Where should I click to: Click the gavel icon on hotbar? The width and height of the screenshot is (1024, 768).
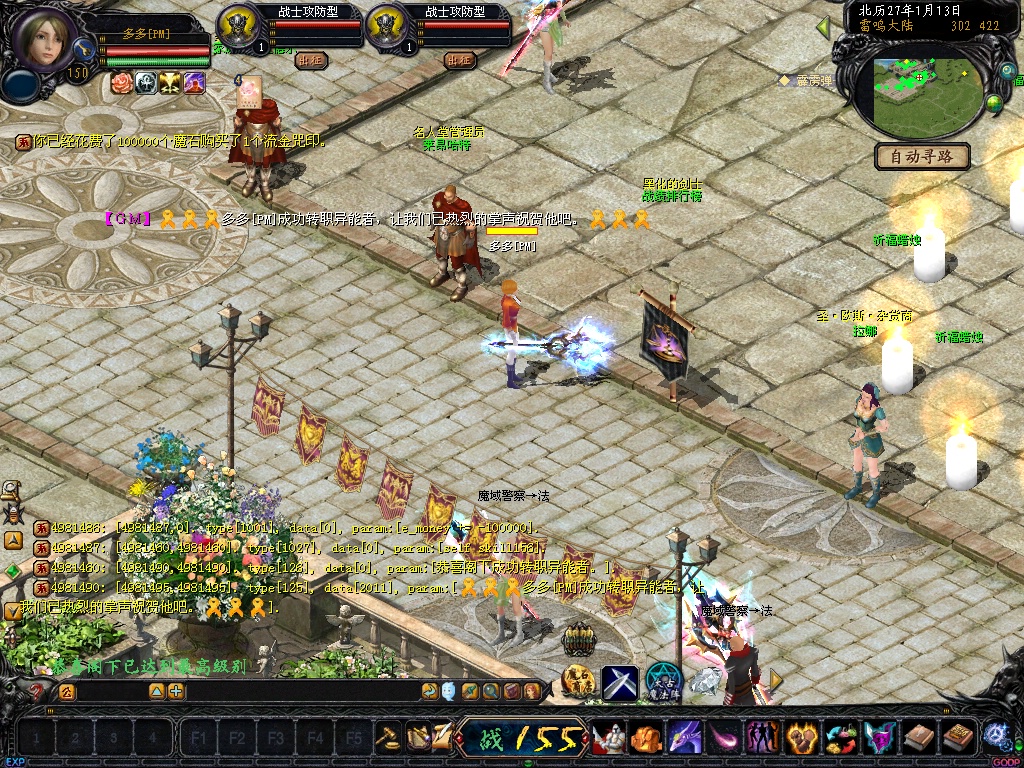387,738
